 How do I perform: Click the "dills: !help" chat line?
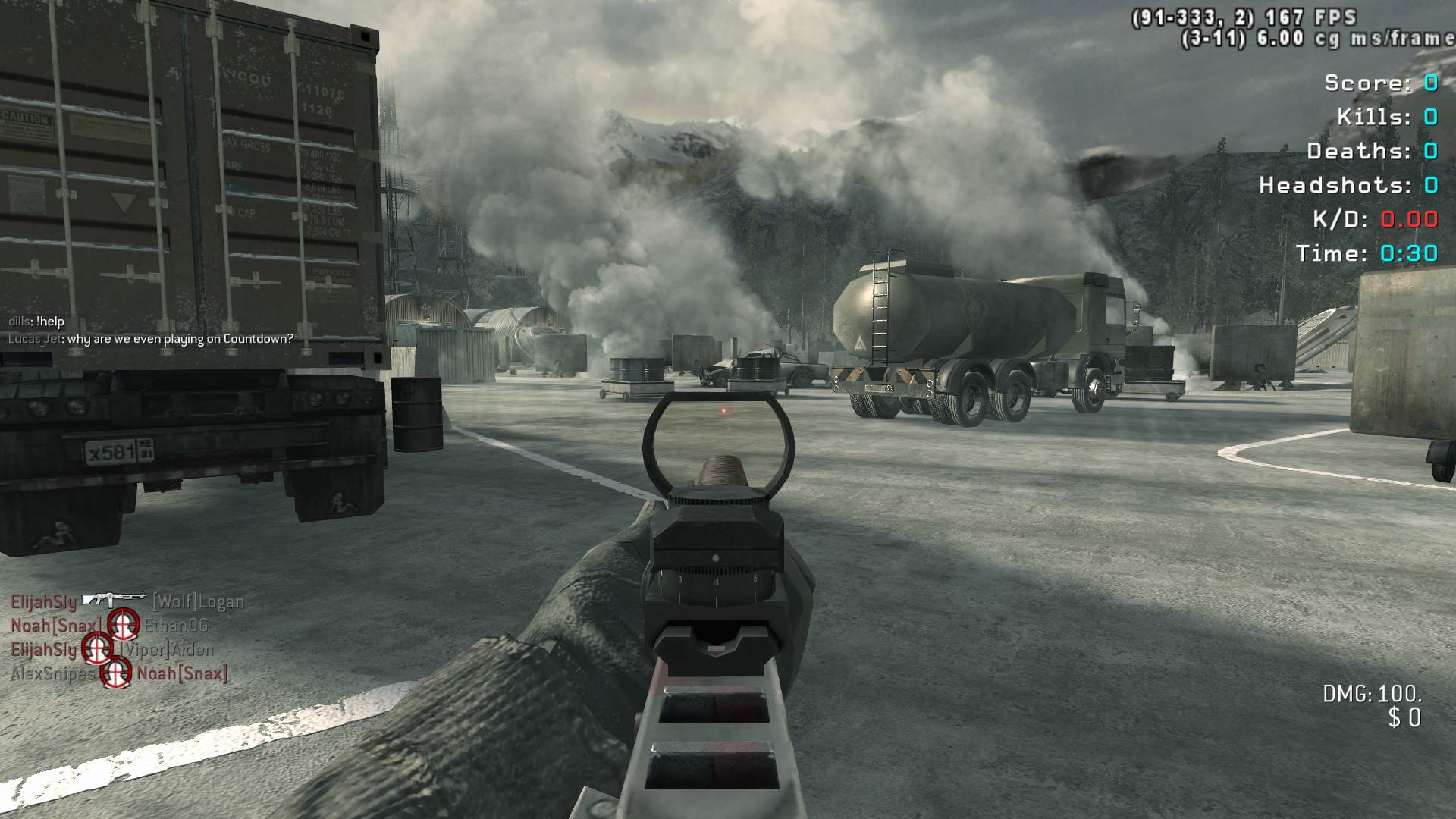coord(36,322)
